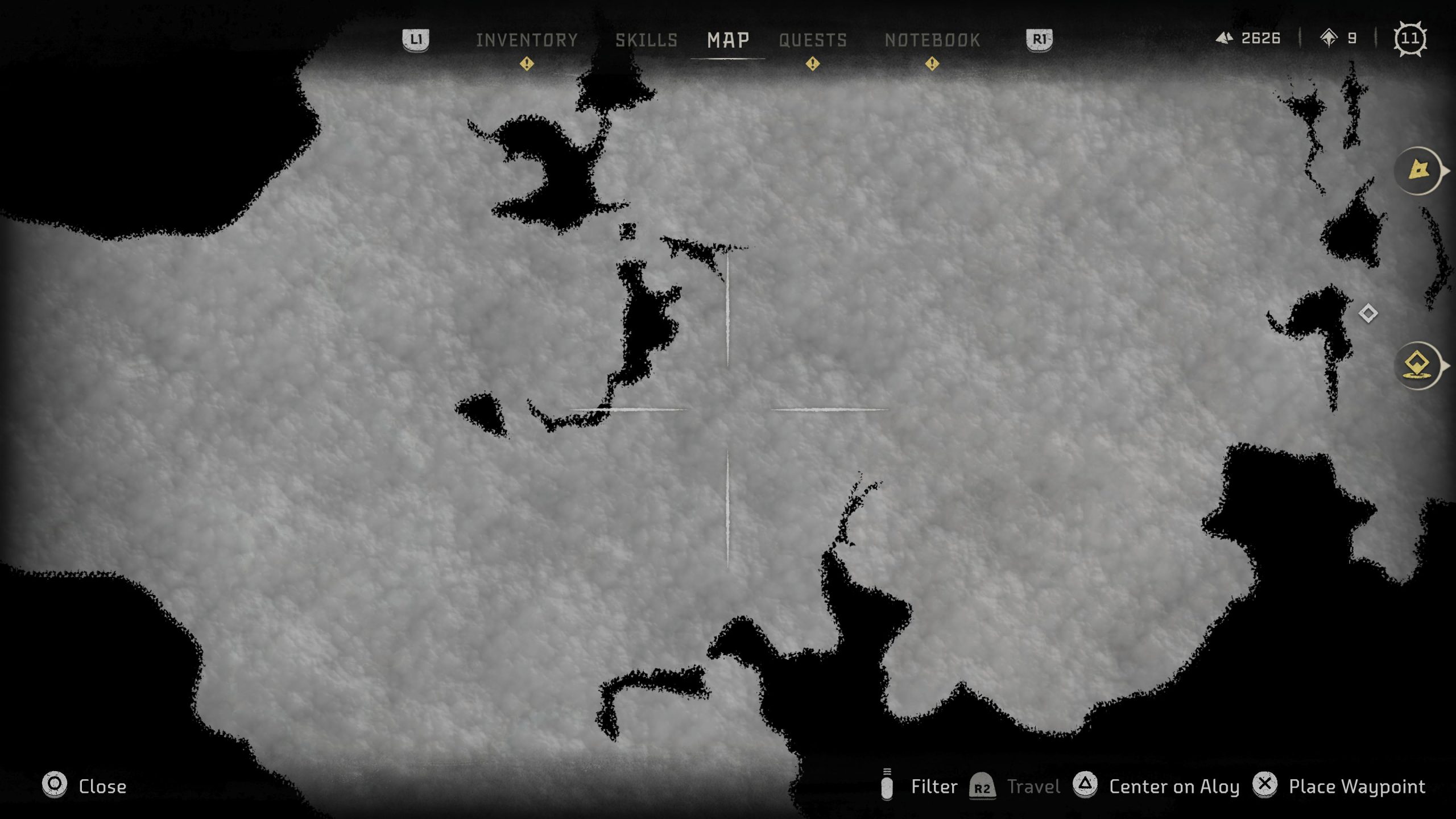Go to the Quests tab
Image resolution: width=1456 pixels, height=819 pixels.
[x=813, y=40]
